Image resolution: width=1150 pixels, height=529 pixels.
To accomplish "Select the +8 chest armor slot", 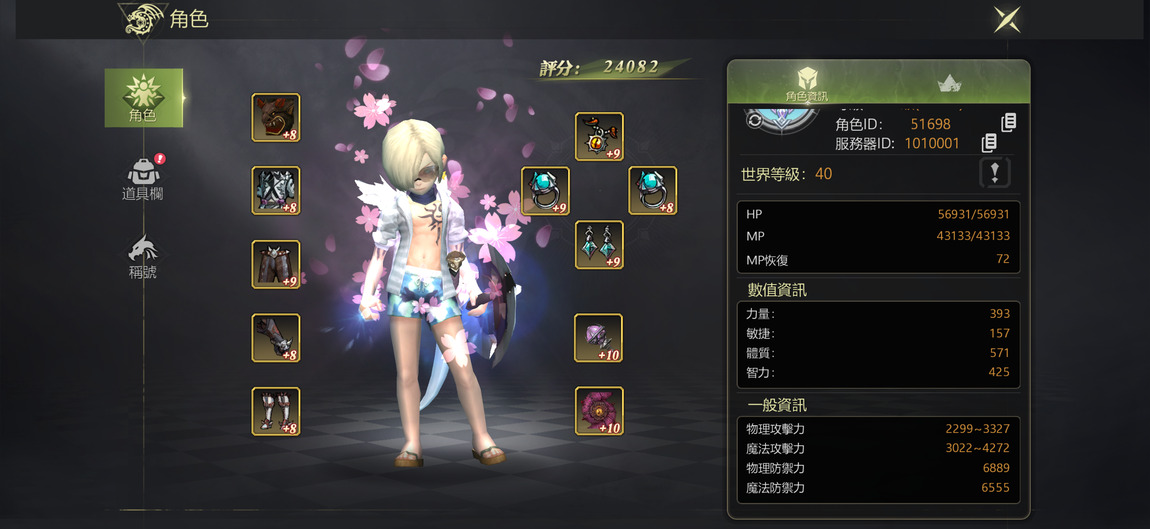I will [x=276, y=191].
